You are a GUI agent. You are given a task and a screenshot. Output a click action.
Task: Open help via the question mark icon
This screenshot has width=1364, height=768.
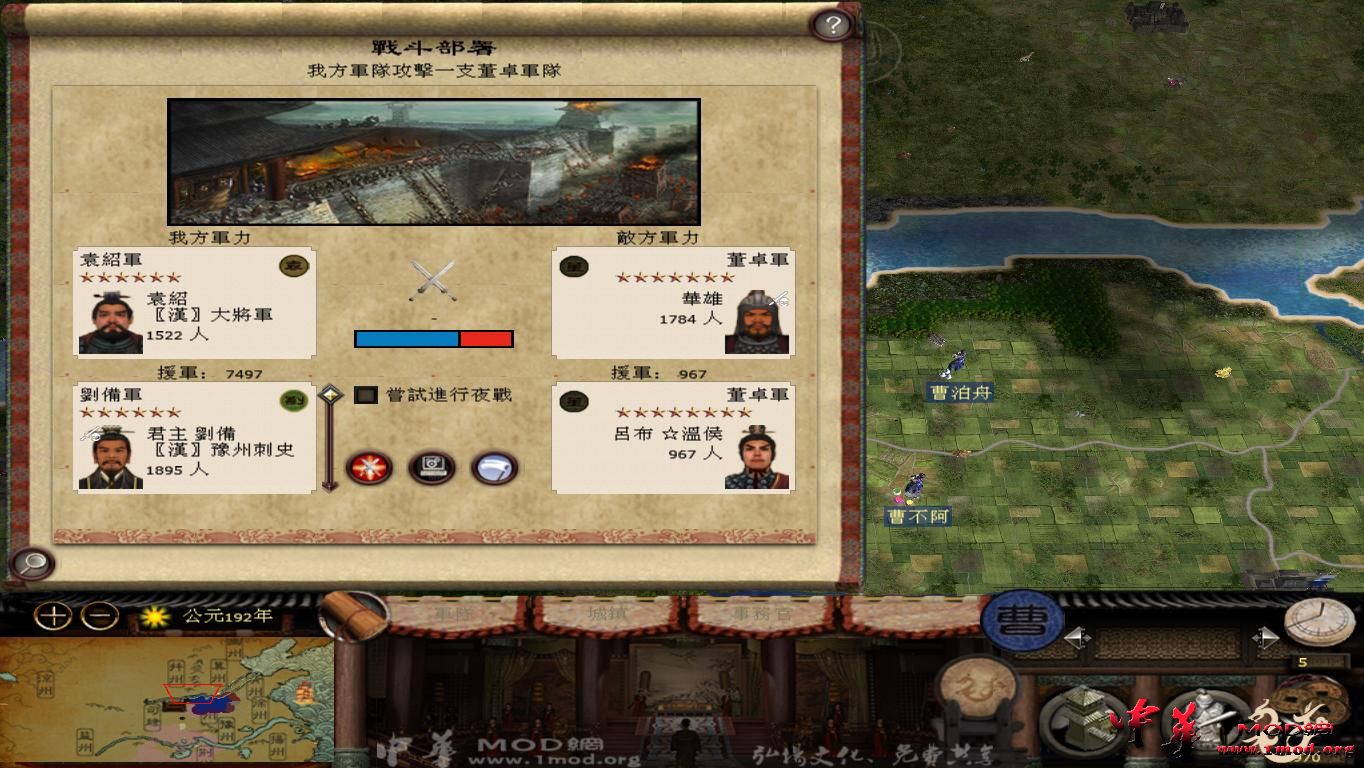[x=831, y=24]
